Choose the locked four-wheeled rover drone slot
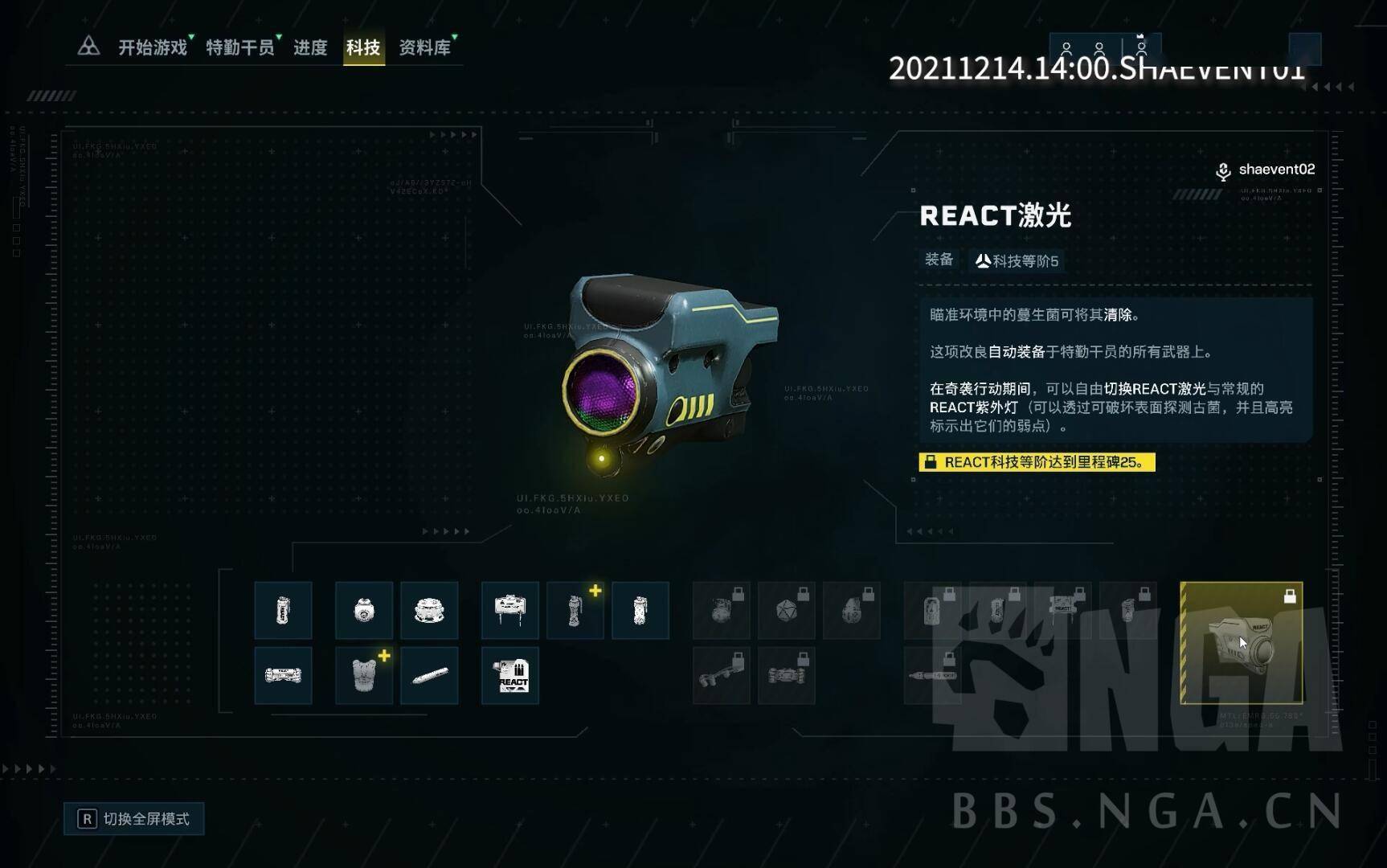1387x868 pixels. click(787, 676)
